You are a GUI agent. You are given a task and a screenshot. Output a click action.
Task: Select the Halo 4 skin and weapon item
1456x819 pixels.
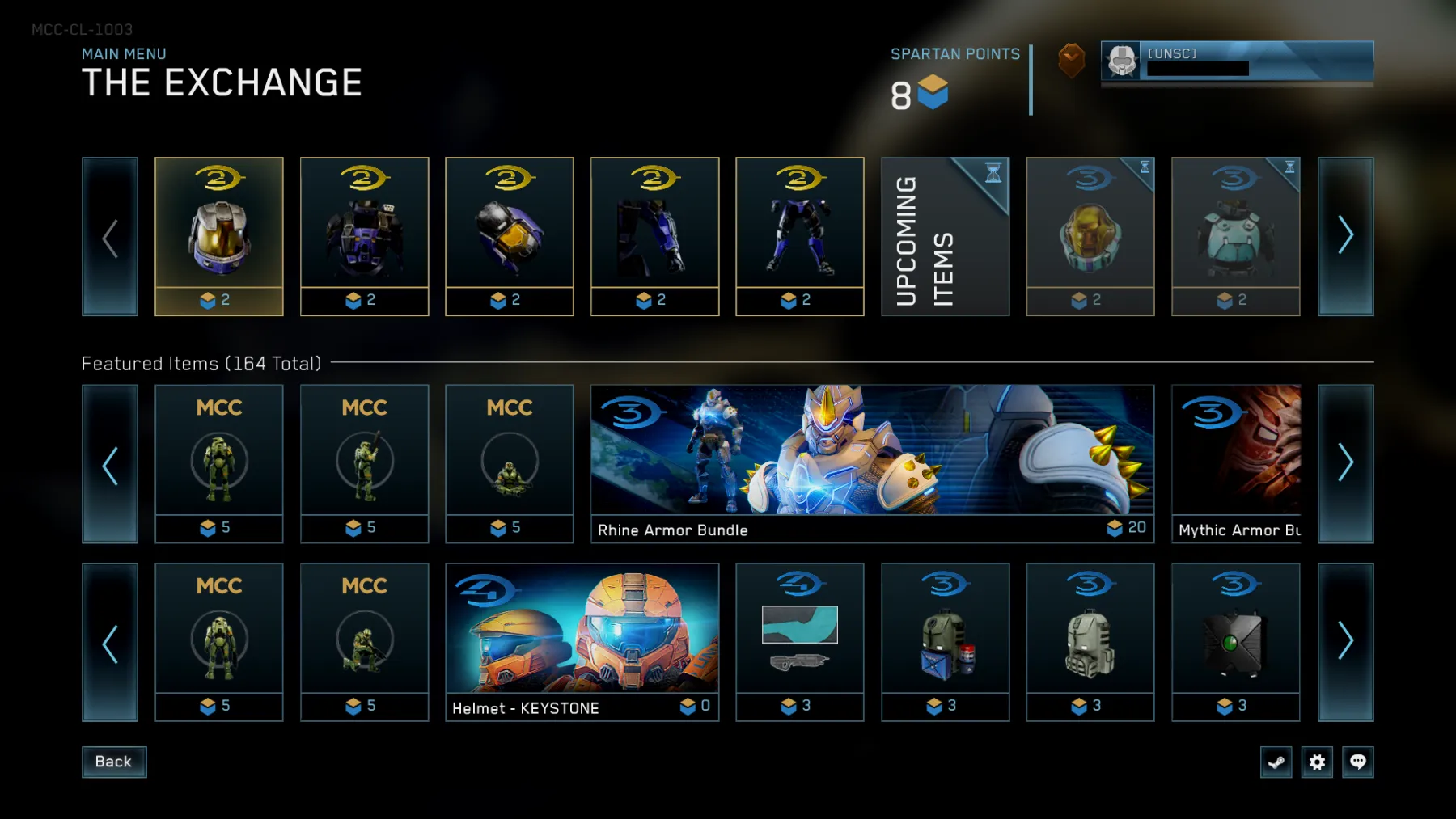tap(799, 641)
